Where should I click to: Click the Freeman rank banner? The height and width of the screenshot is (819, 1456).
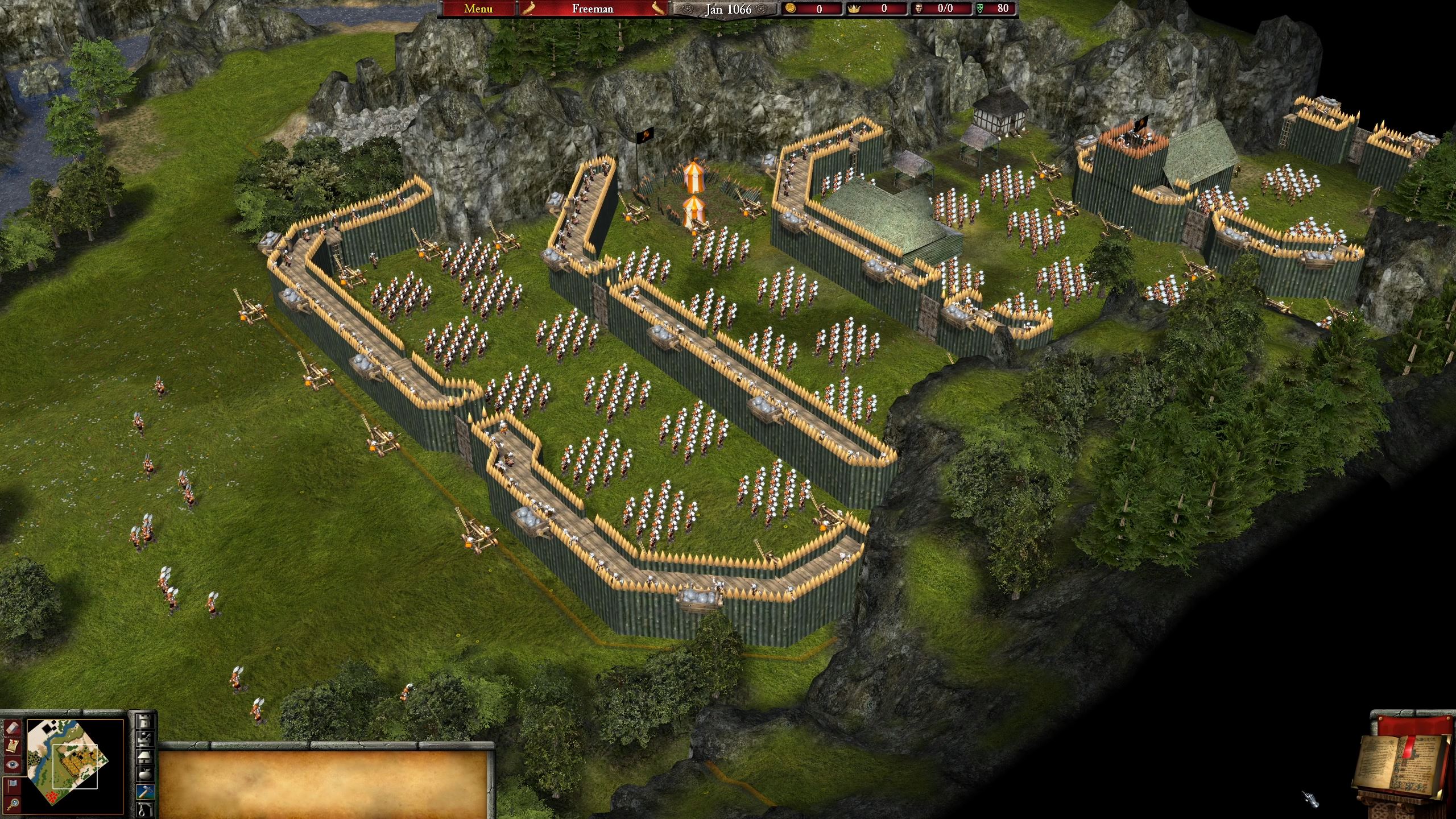592,9
